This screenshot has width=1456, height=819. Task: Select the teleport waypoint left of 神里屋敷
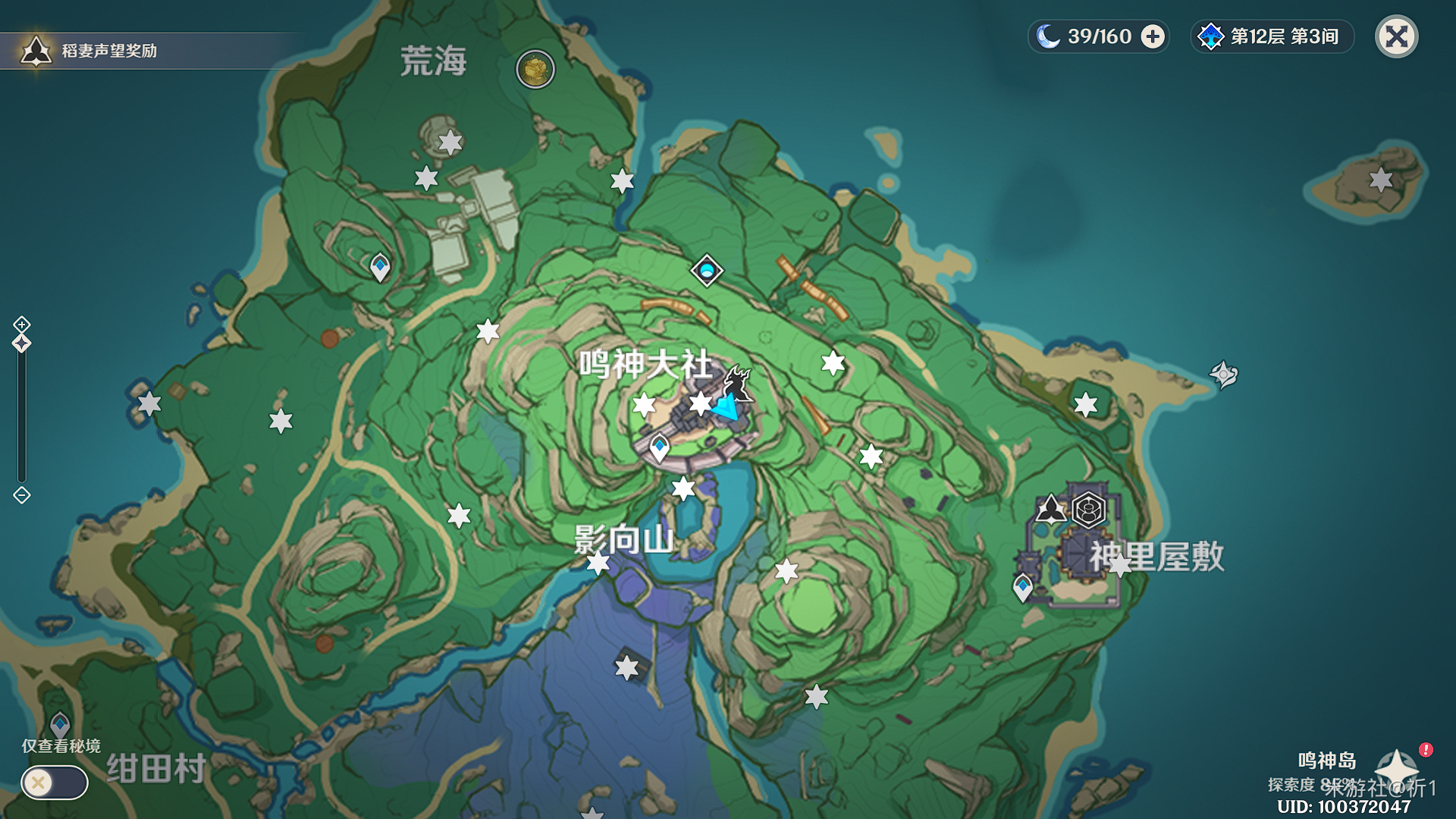[x=1023, y=586]
